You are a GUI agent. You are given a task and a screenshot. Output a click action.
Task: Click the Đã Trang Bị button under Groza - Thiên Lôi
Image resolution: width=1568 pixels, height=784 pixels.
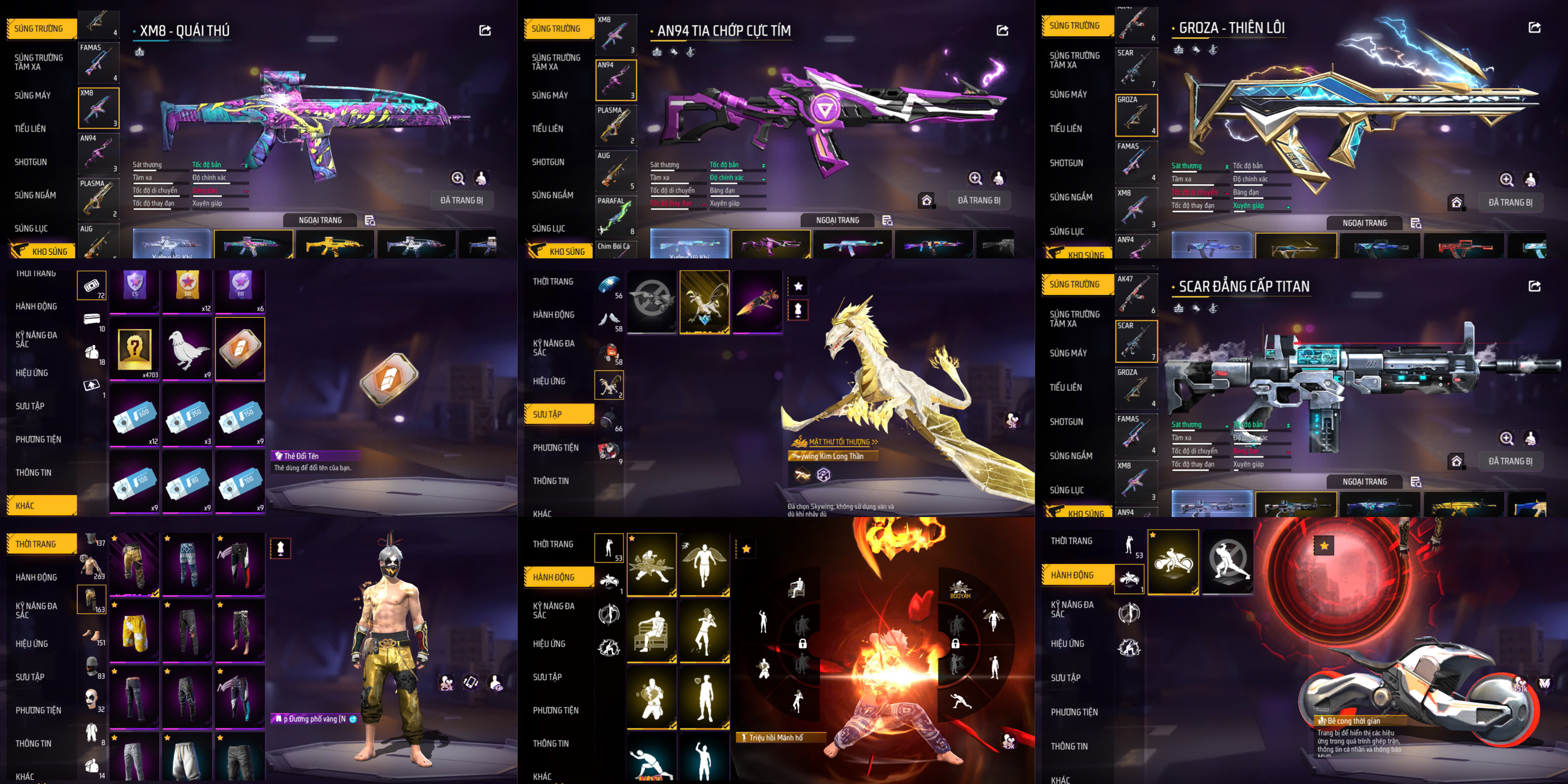[1510, 203]
